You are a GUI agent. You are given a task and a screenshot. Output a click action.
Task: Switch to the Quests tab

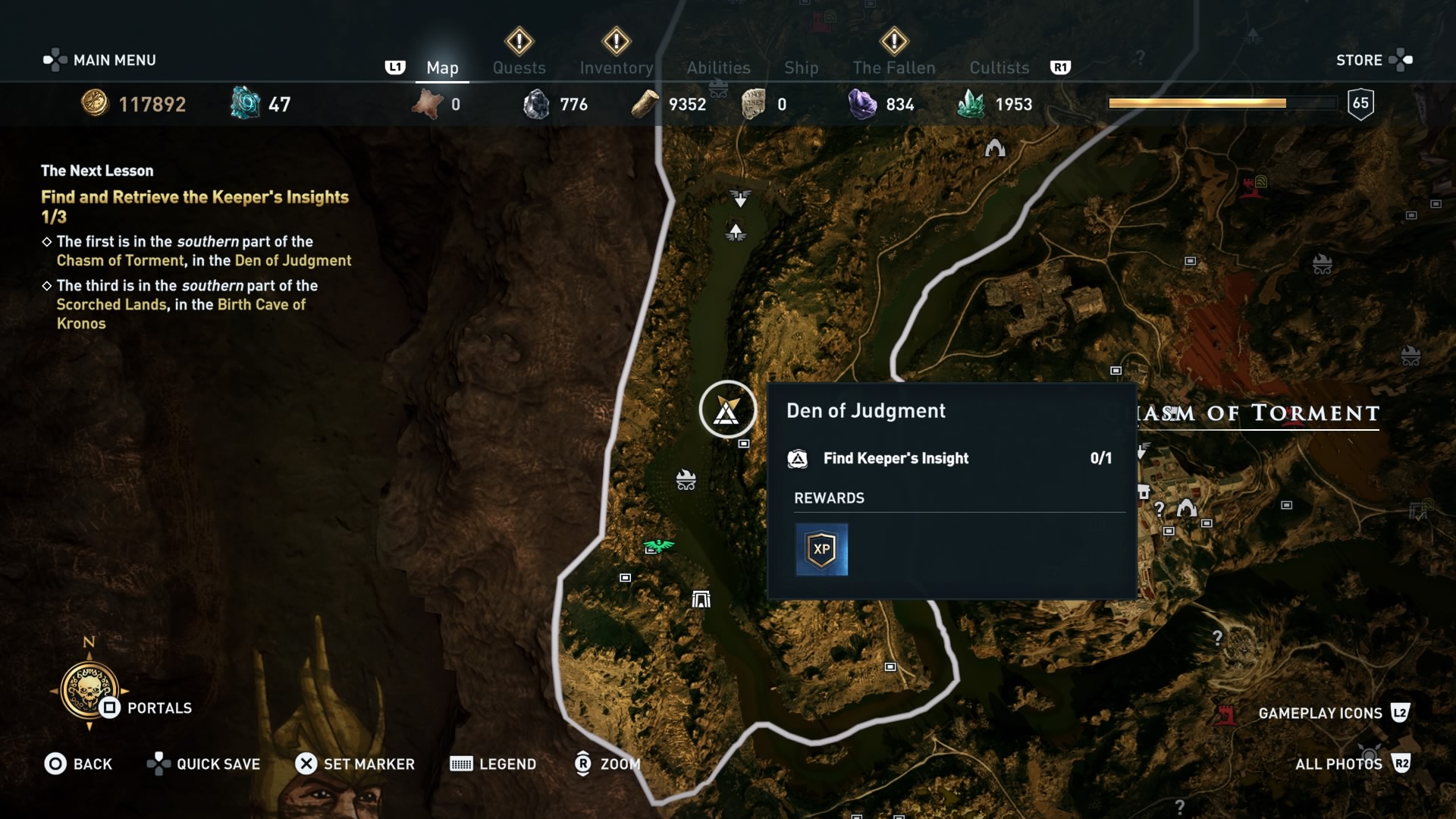tap(520, 67)
